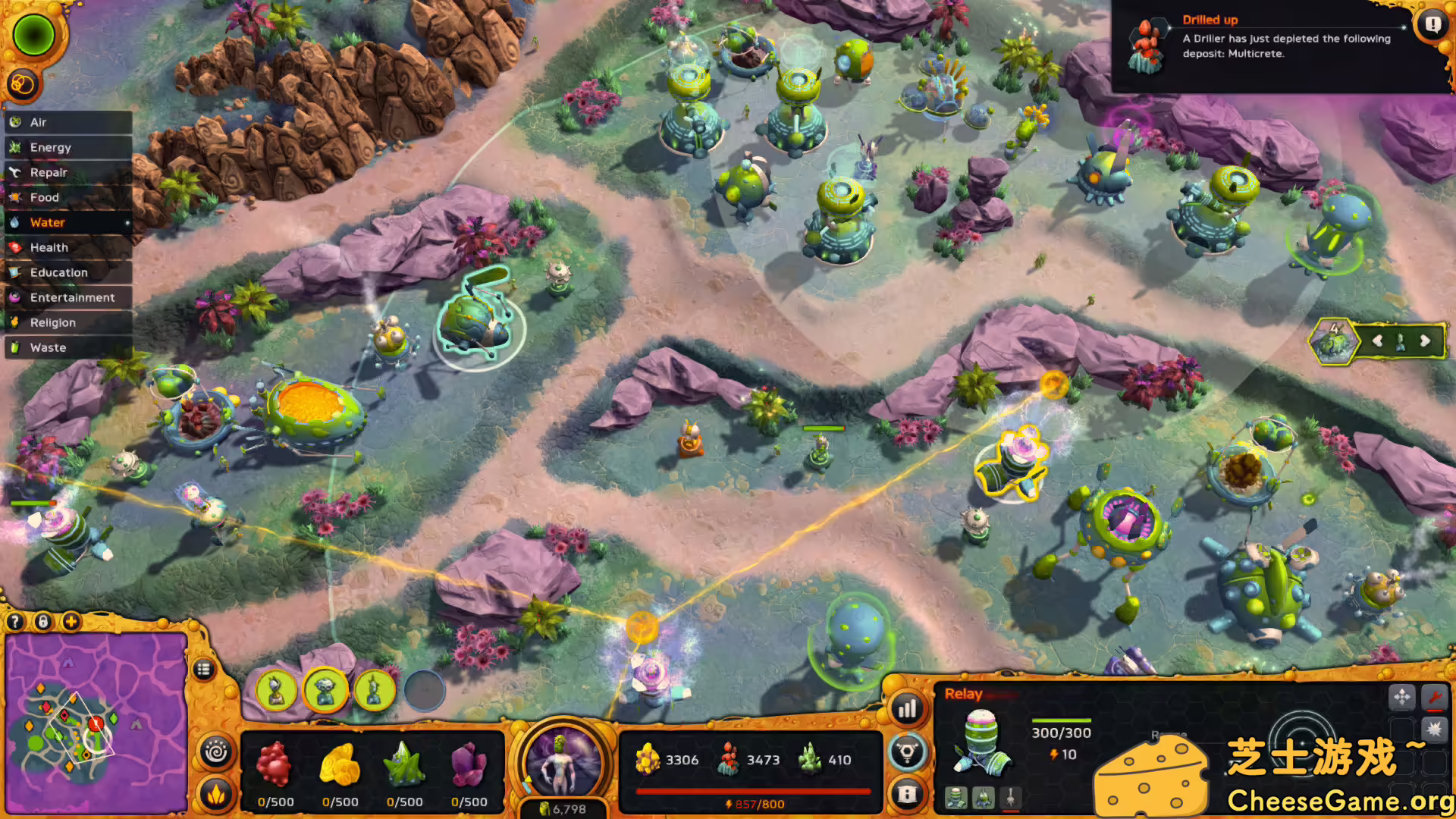Select the leader portrait in the center

coord(563,761)
